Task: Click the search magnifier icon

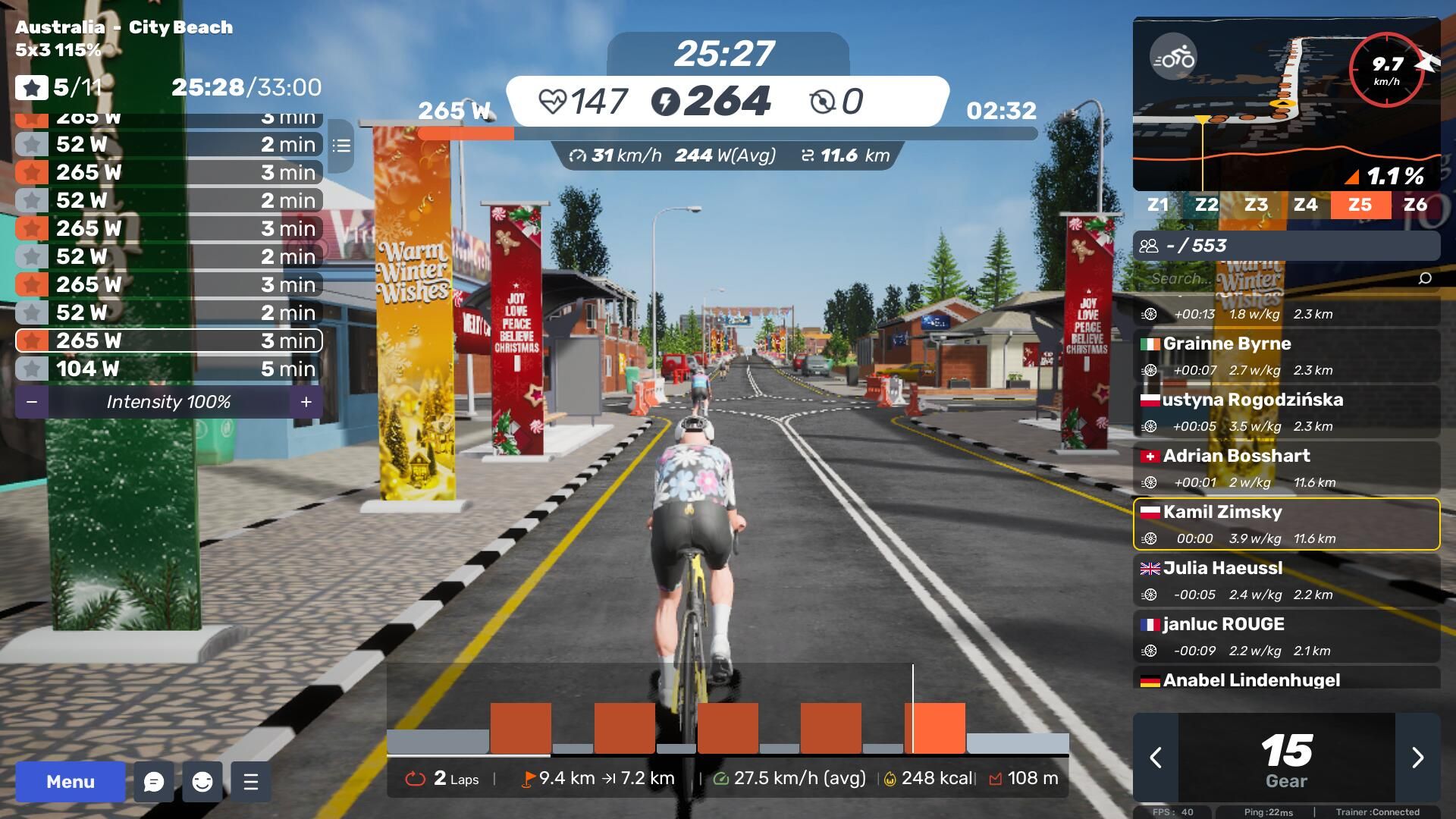Action: tap(1425, 278)
